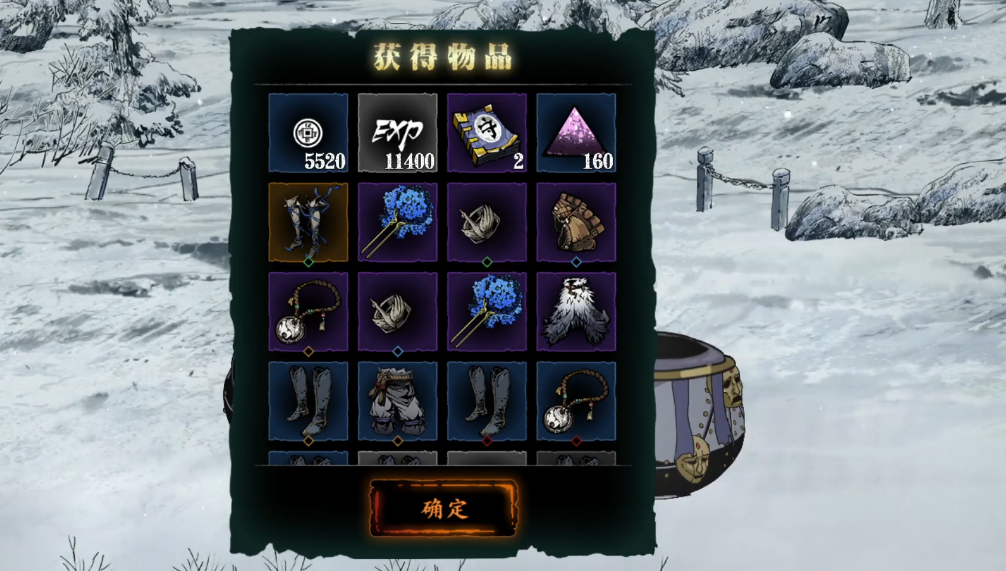Screen dimensions: 1006x571
Task: Select the coin reward slot showing 5520
Action: pyautogui.click(x=308, y=133)
